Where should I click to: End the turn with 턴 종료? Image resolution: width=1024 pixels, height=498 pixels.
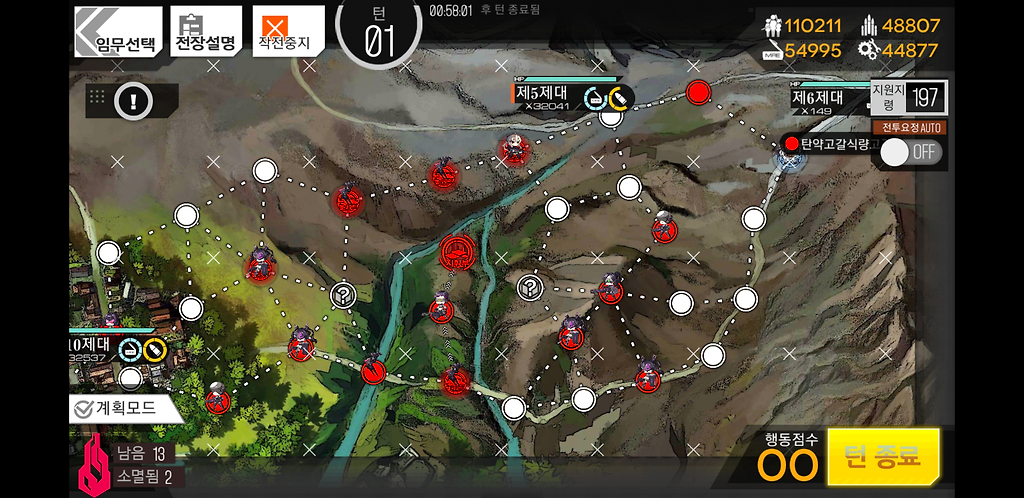click(883, 456)
